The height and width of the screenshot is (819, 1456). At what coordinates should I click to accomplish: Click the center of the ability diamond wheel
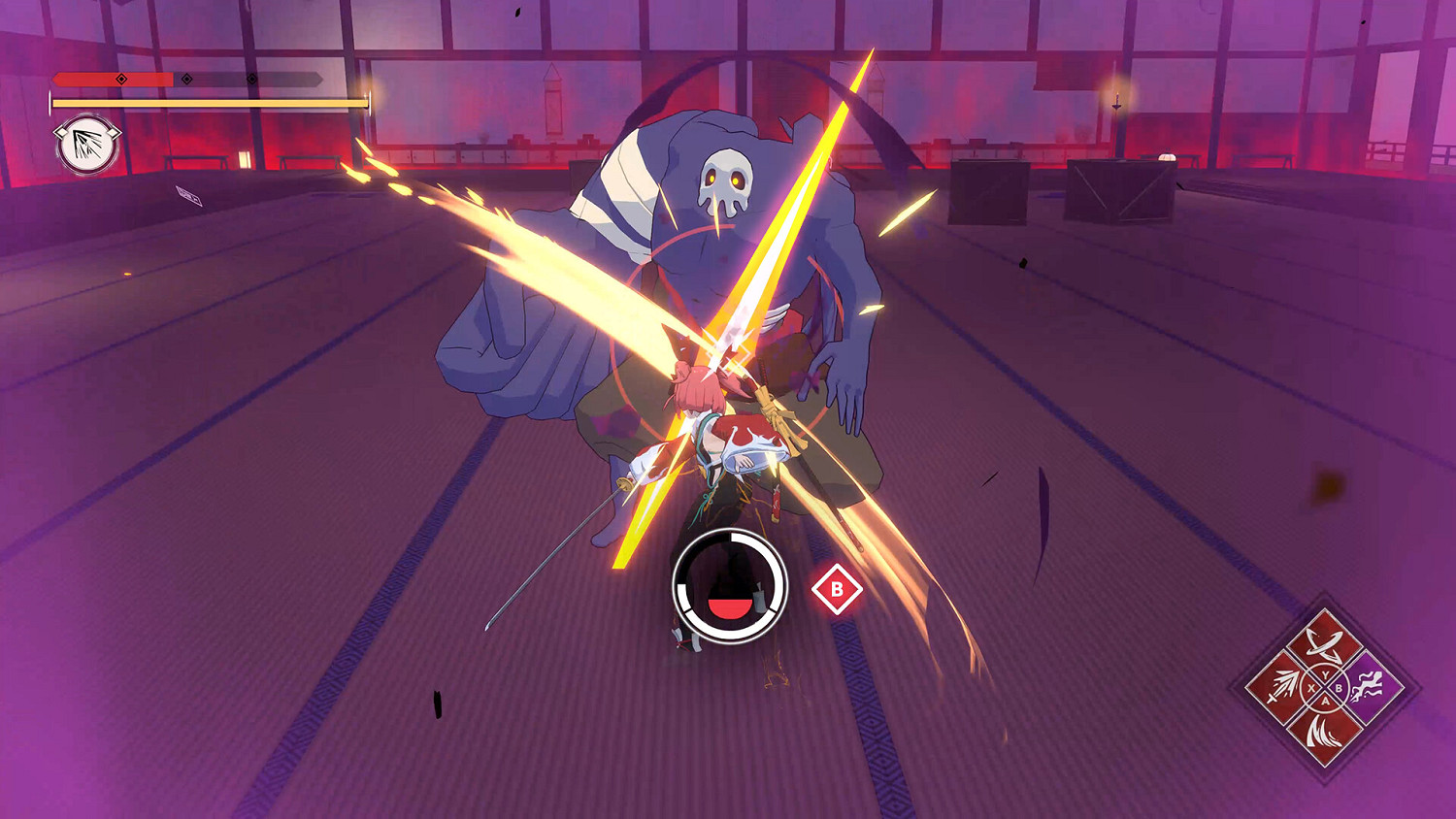pos(1324,687)
